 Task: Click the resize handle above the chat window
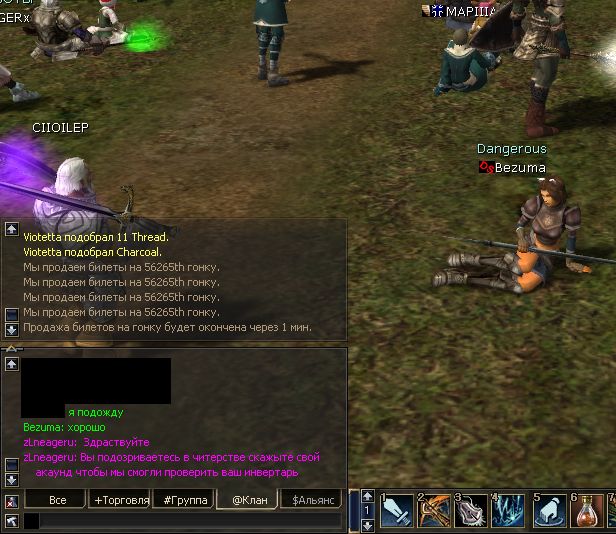tap(12, 349)
